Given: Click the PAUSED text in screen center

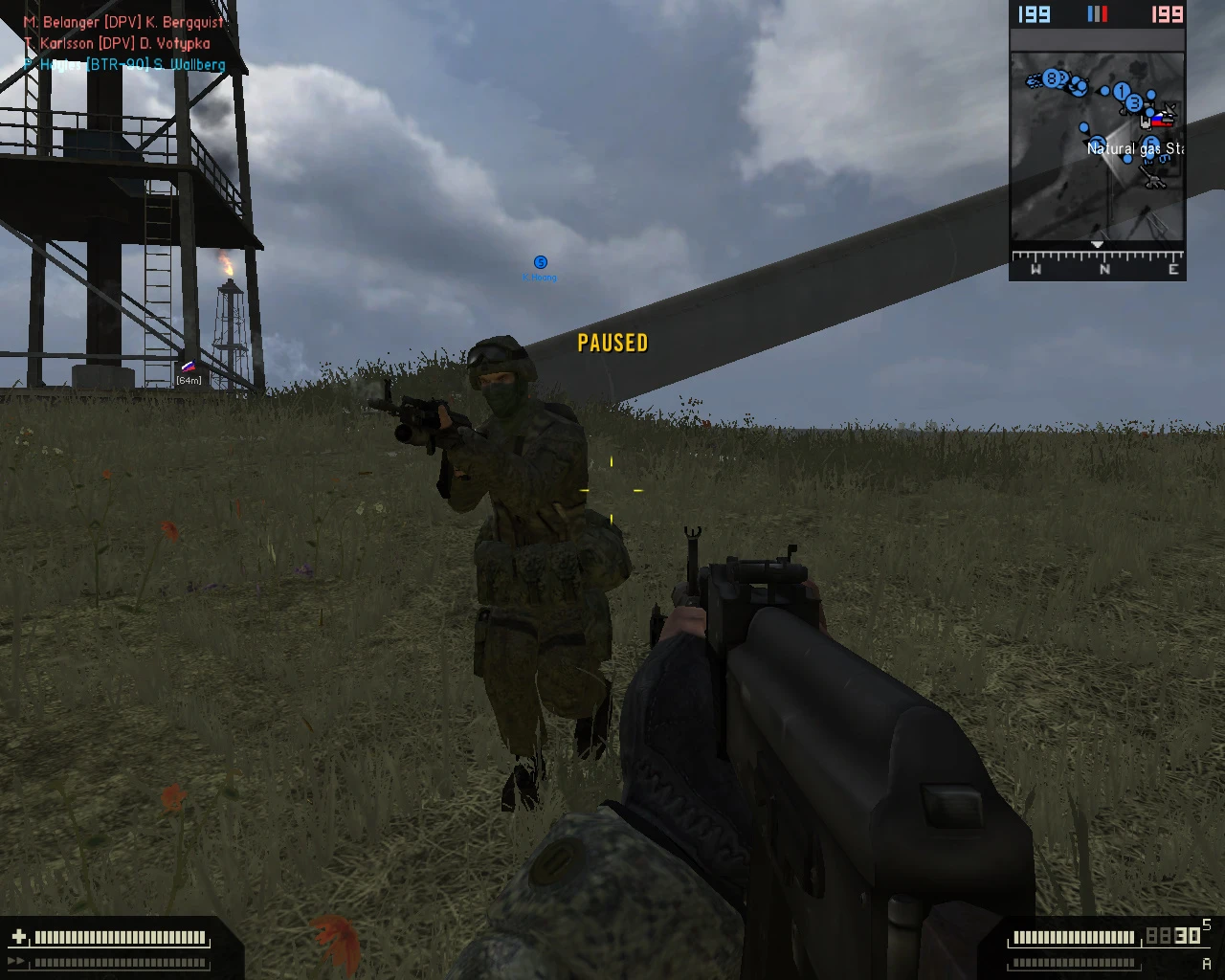Looking at the screenshot, I should [612, 343].
